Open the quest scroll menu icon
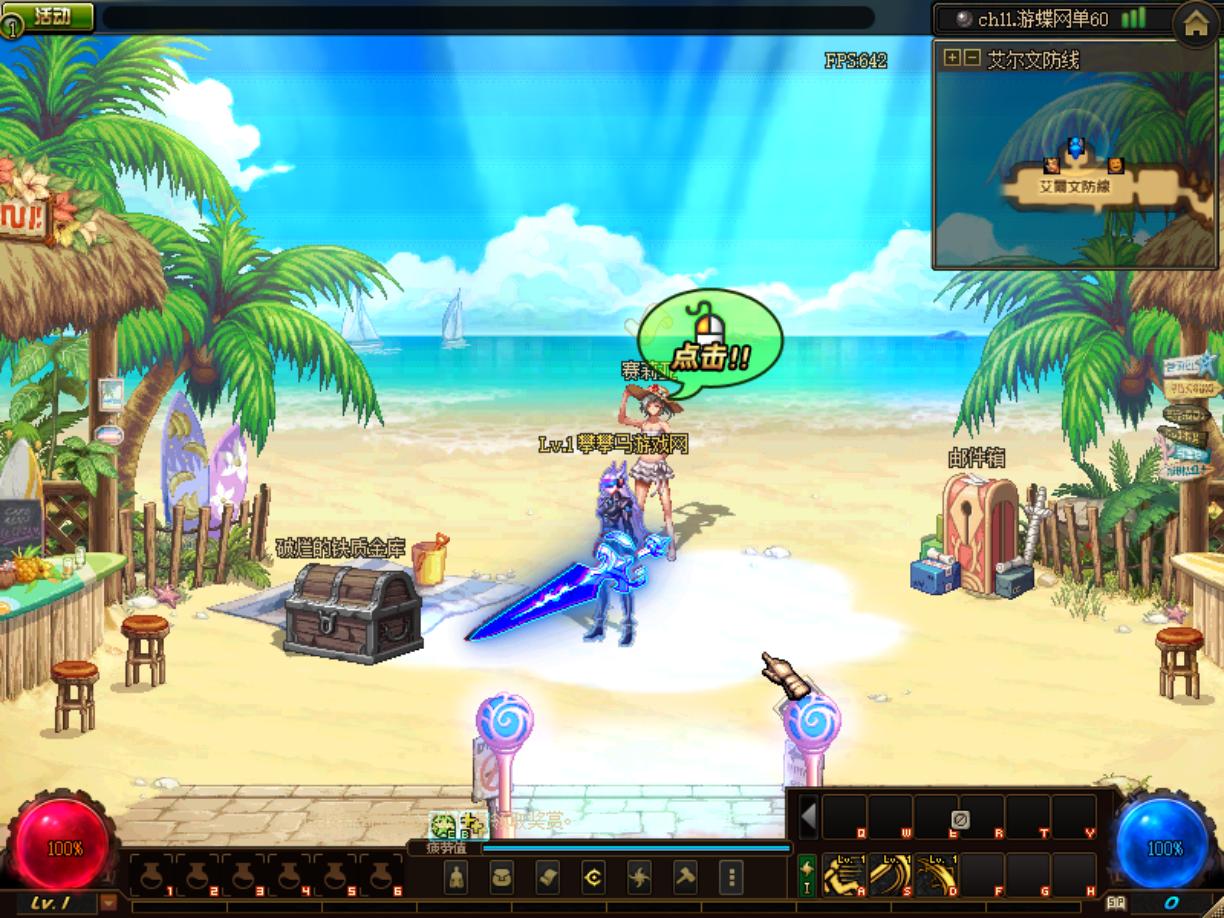Viewport: 1224px width, 918px height. pyautogui.click(x=548, y=878)
